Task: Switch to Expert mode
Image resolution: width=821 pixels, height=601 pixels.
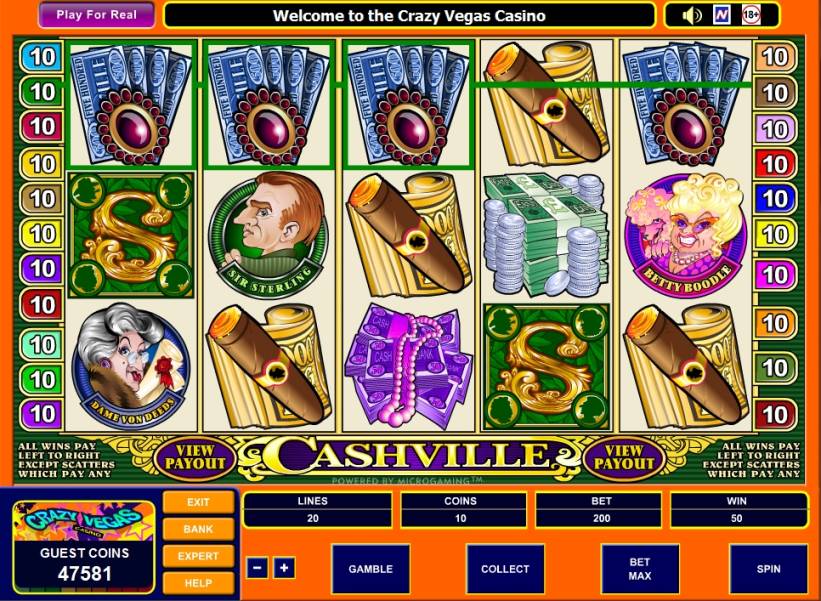Action: tap(198, 555)
